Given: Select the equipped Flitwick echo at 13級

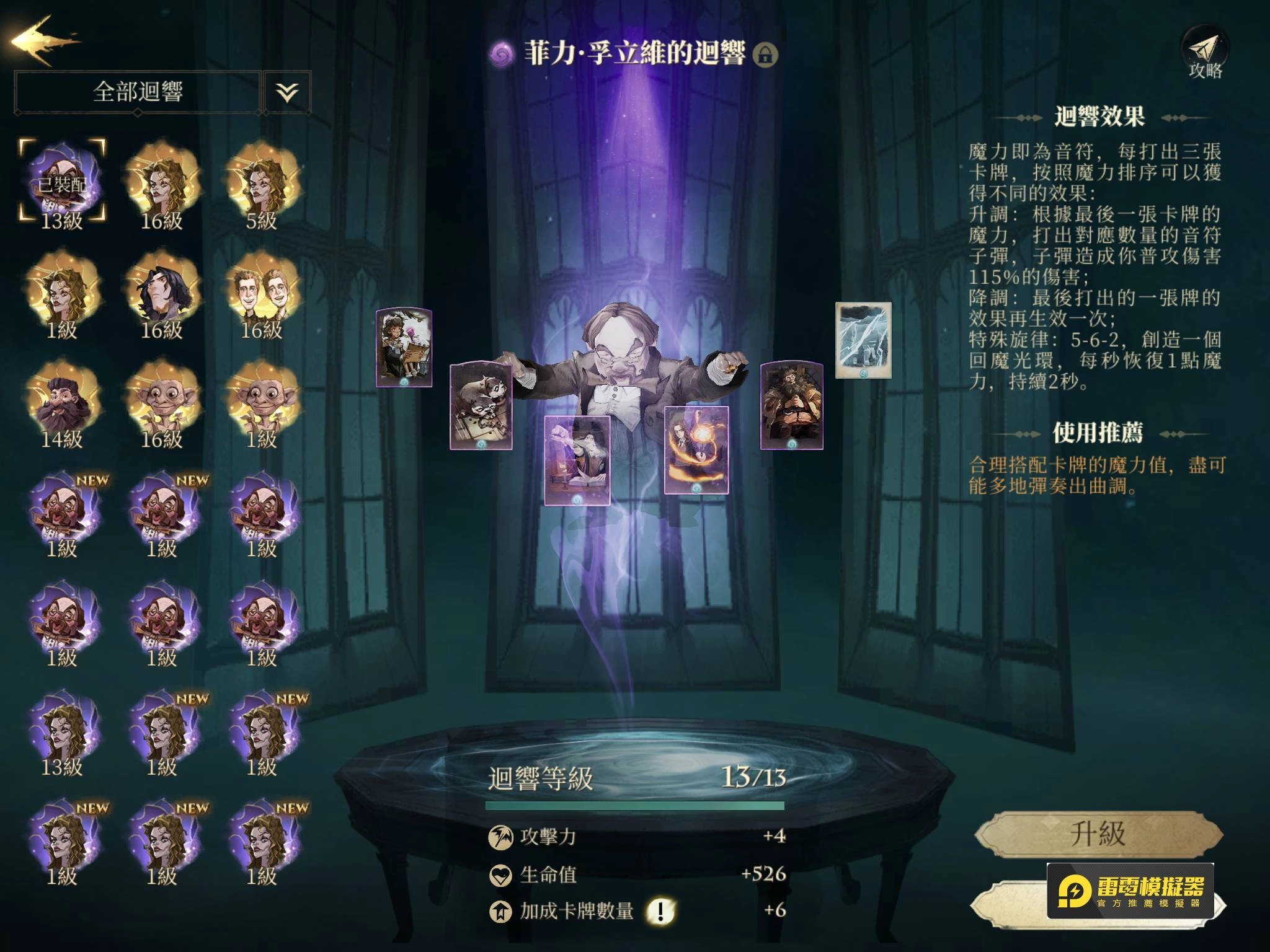Looking at the screenshot, I should coord(62,183).
